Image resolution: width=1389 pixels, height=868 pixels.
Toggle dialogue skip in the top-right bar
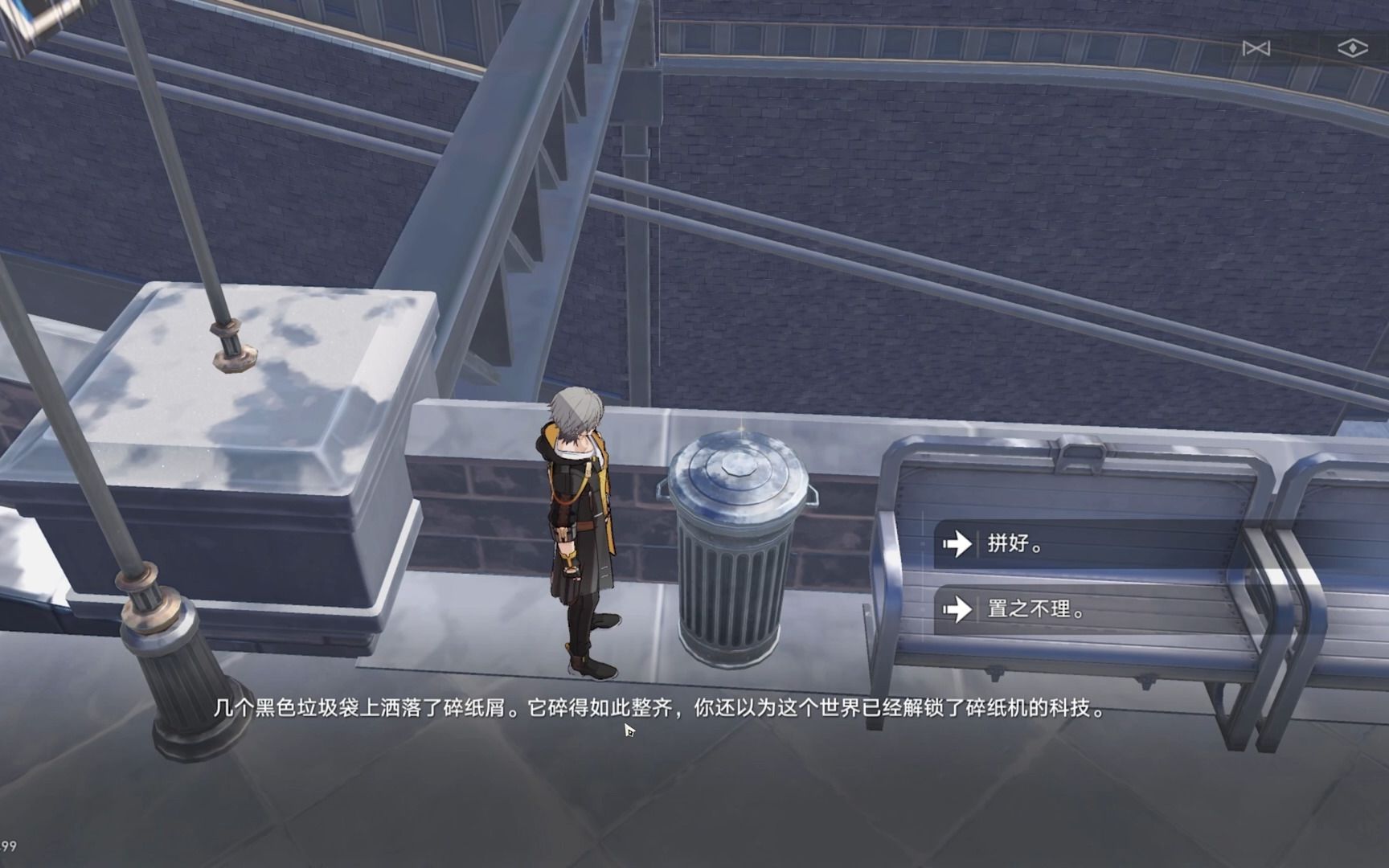point(1257,48)
